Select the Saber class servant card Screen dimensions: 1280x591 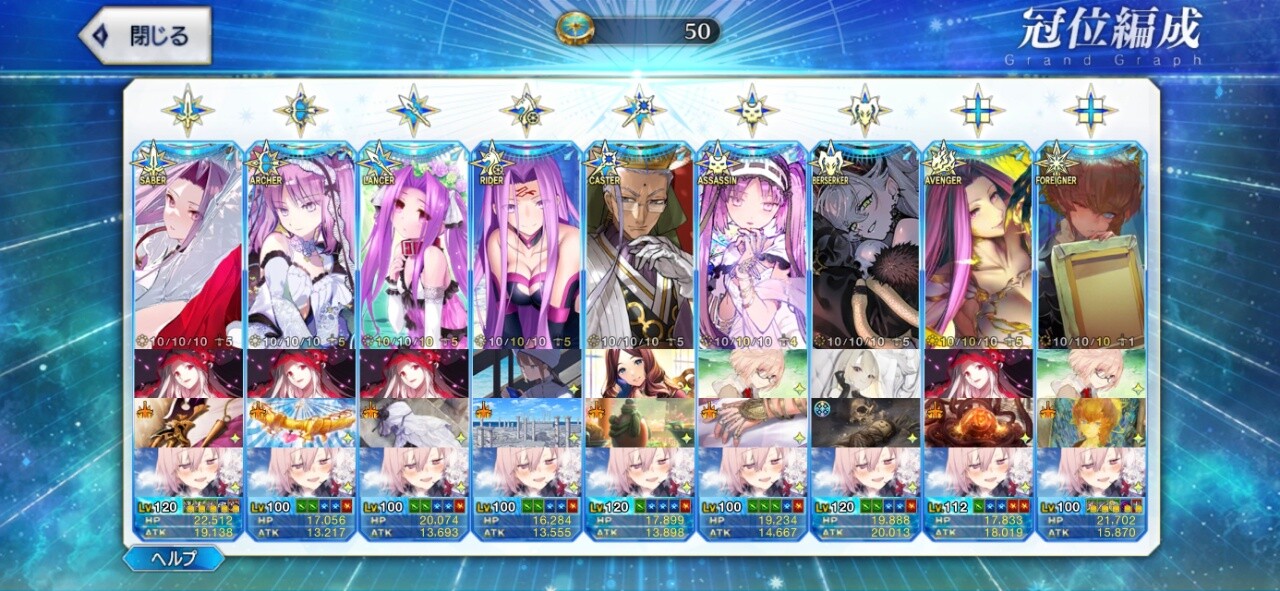(188, 245)
